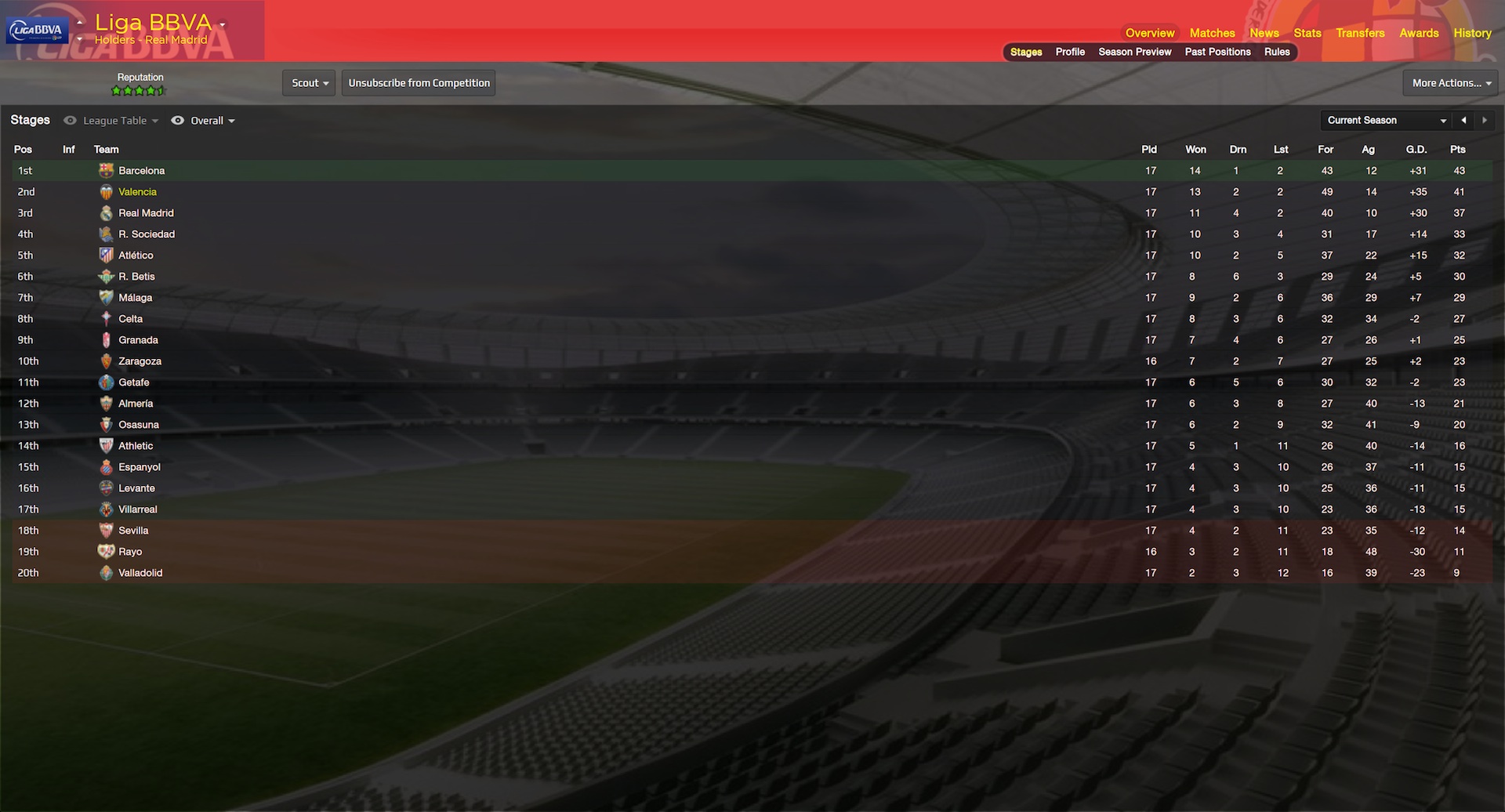Go to the previous season arrow
Image resolution: width=1505 pixels, height=812 pixels.
point(1463,121)
